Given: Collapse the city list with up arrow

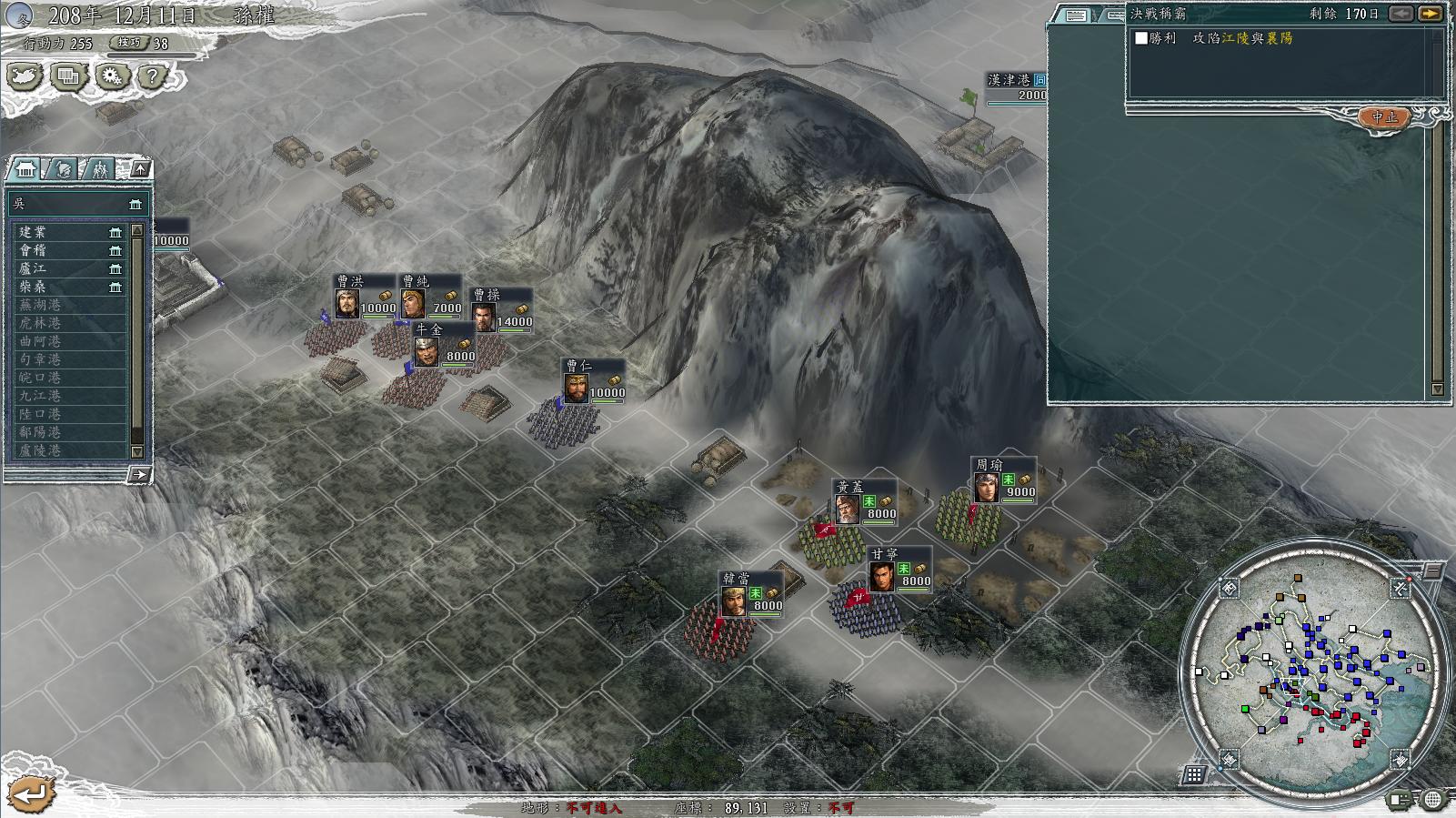Looking at the screenshot, I should [139, 169].
